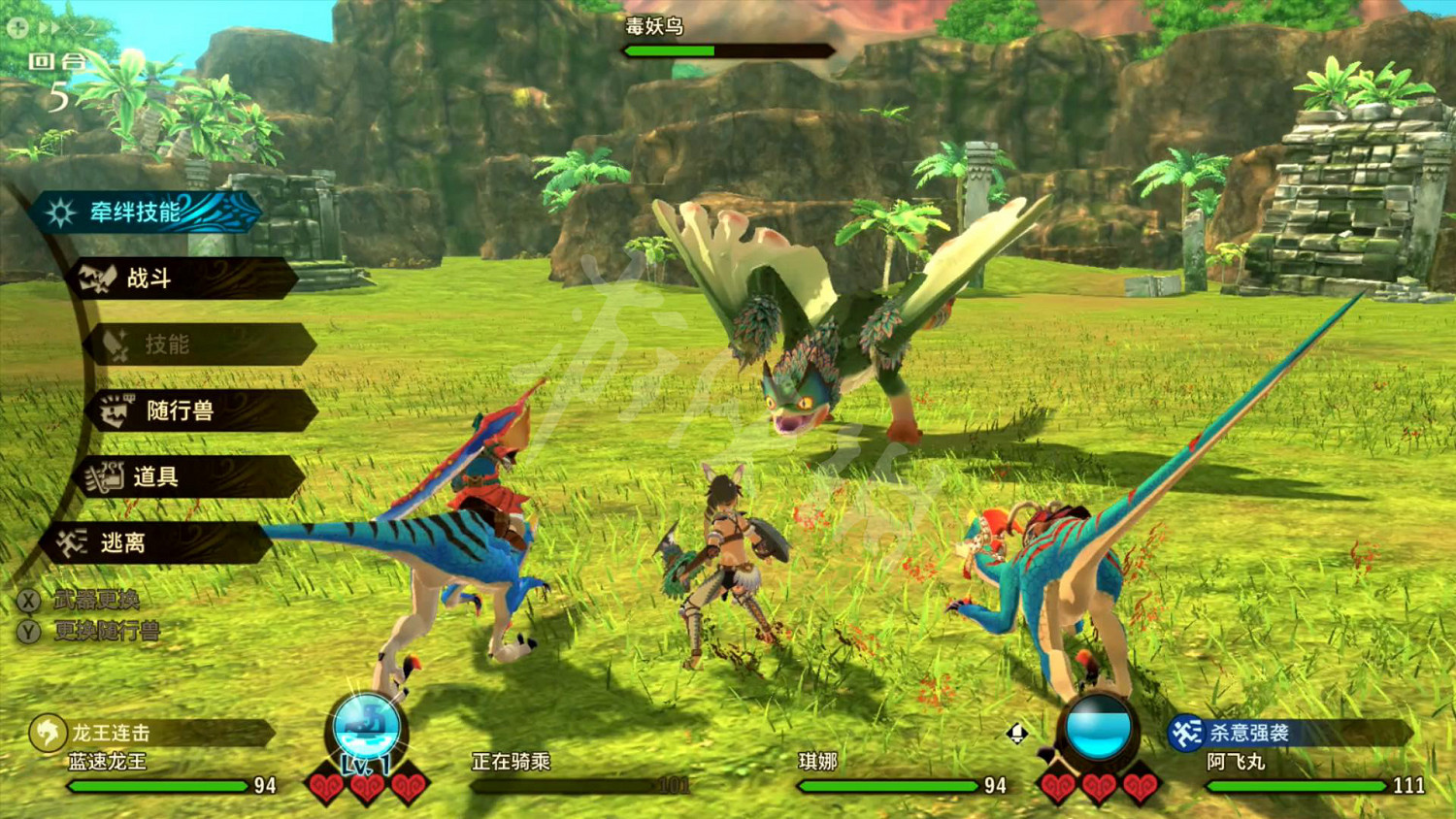Screen dimensions: 1456x819
Task: Click the grayed-out 技能 skill icon
Action: pos(116,344)
